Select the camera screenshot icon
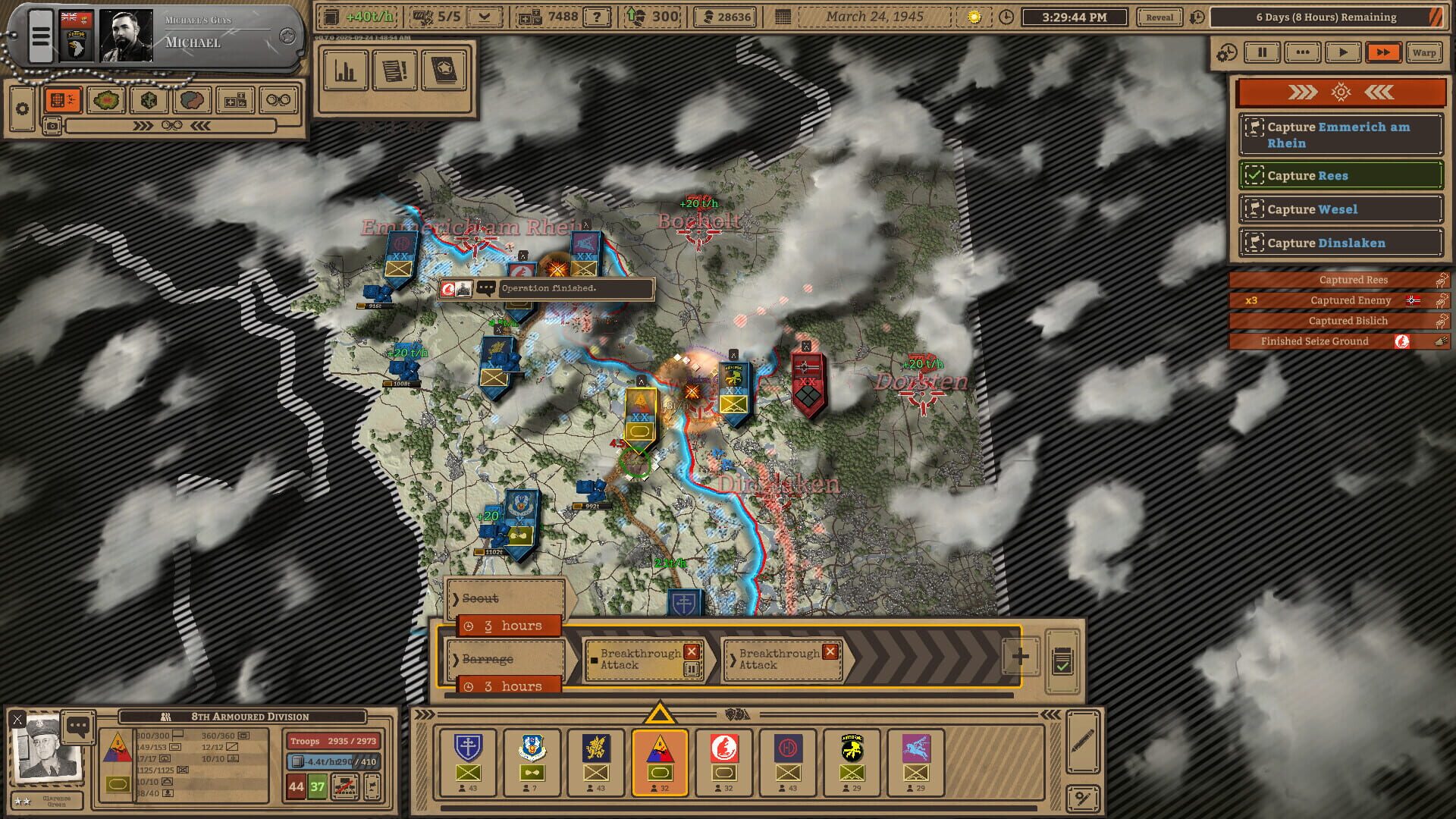The width and height of the screenshot is (1456, 819). tap(53, 127)
